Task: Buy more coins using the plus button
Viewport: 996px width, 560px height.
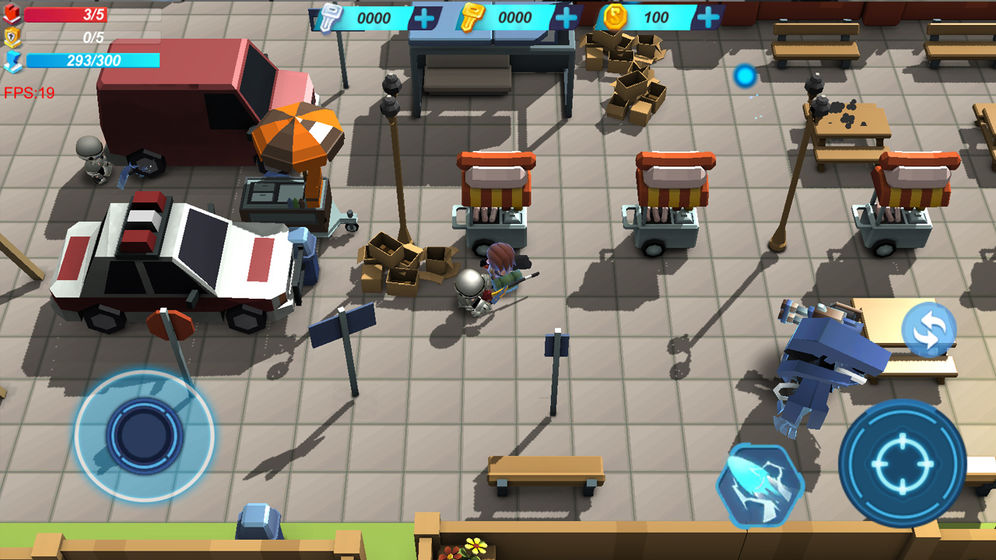Action: (708, 18)
